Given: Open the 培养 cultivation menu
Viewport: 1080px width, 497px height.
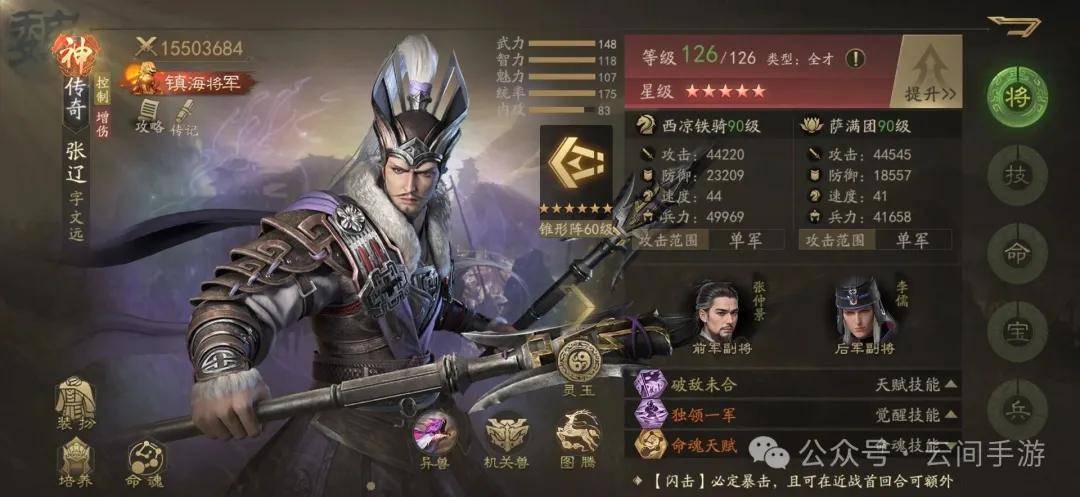Looking at the screenshot, I should (76, 463).
